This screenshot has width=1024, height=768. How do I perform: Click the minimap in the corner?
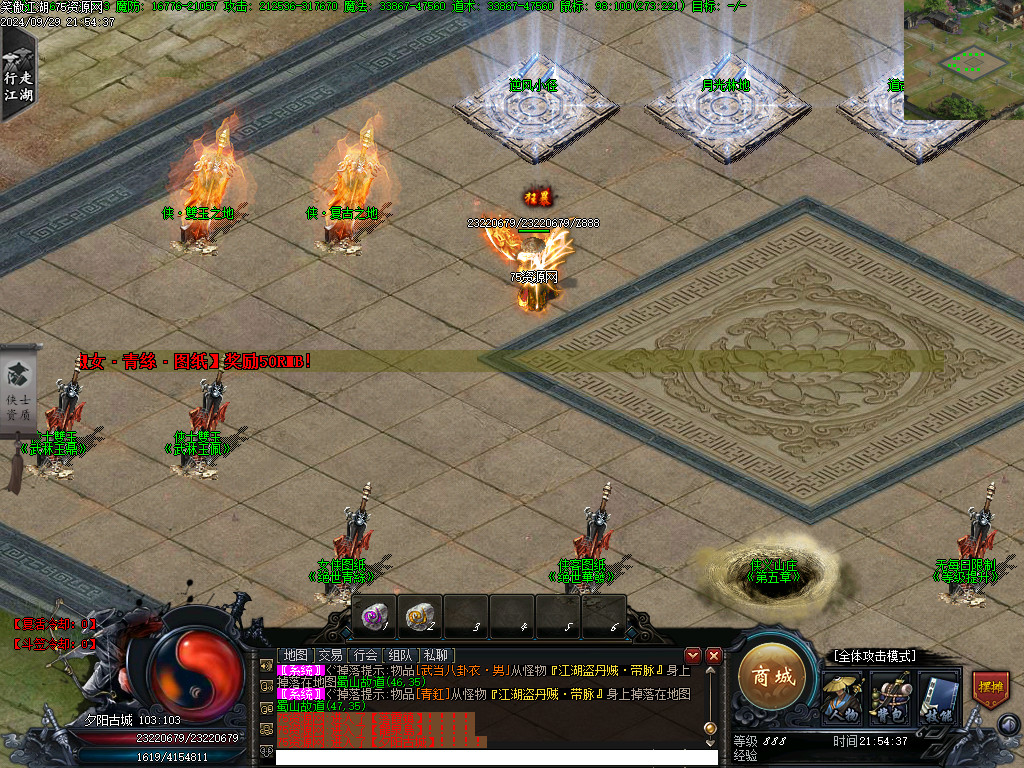(964, 59)
